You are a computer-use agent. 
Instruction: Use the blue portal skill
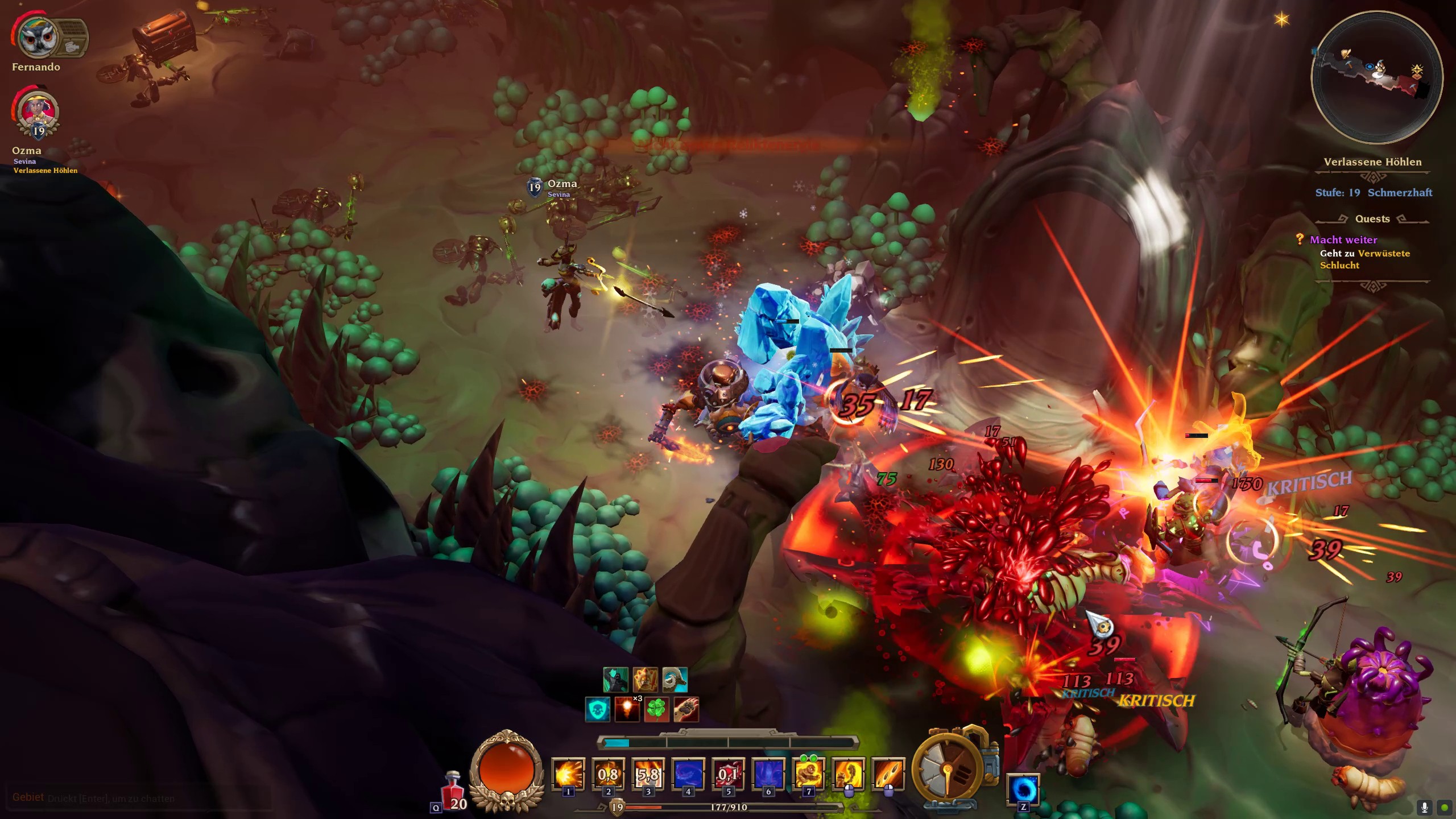(1023, 789)
